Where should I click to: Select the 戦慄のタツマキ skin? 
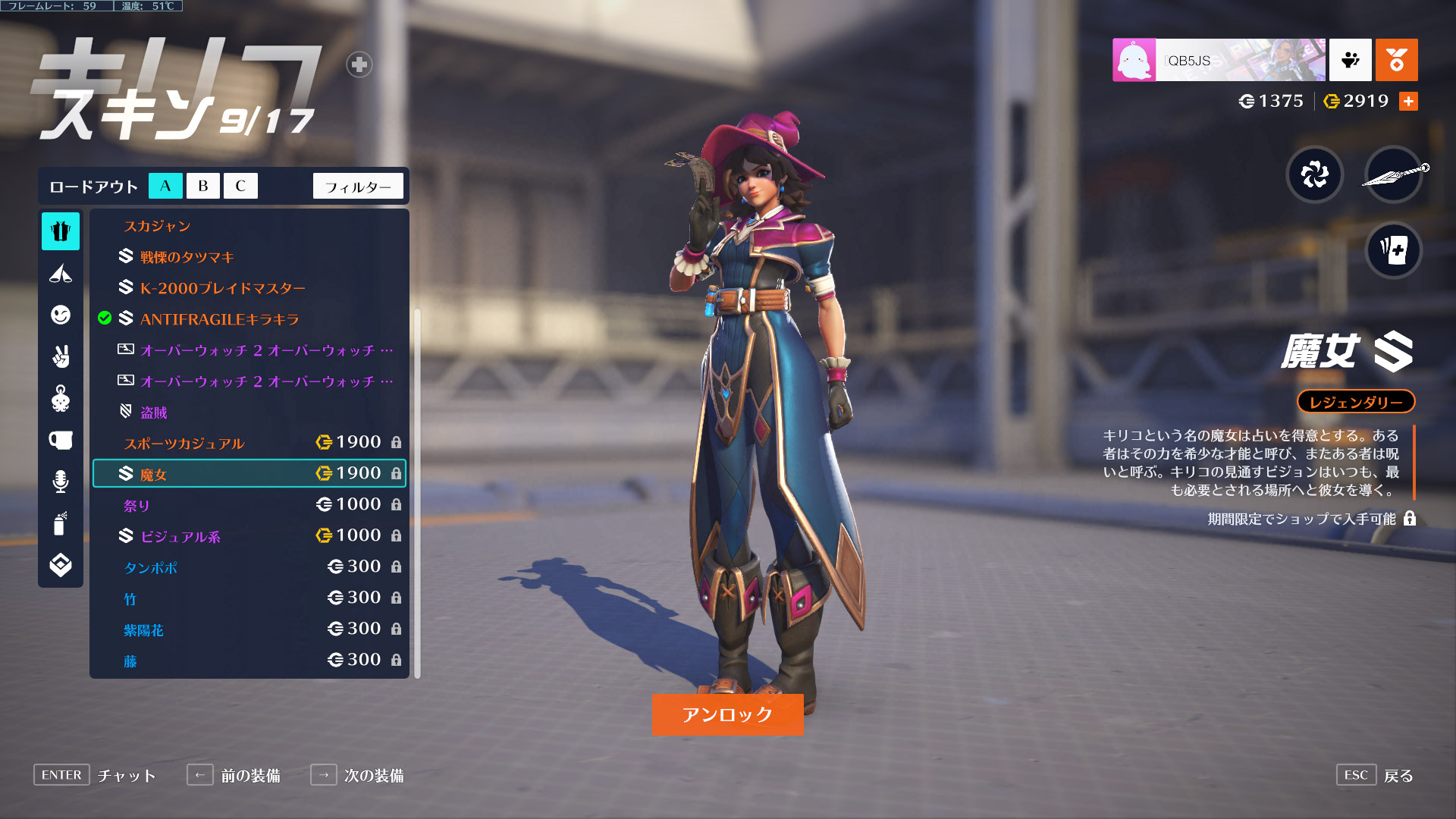pos(187,257)
